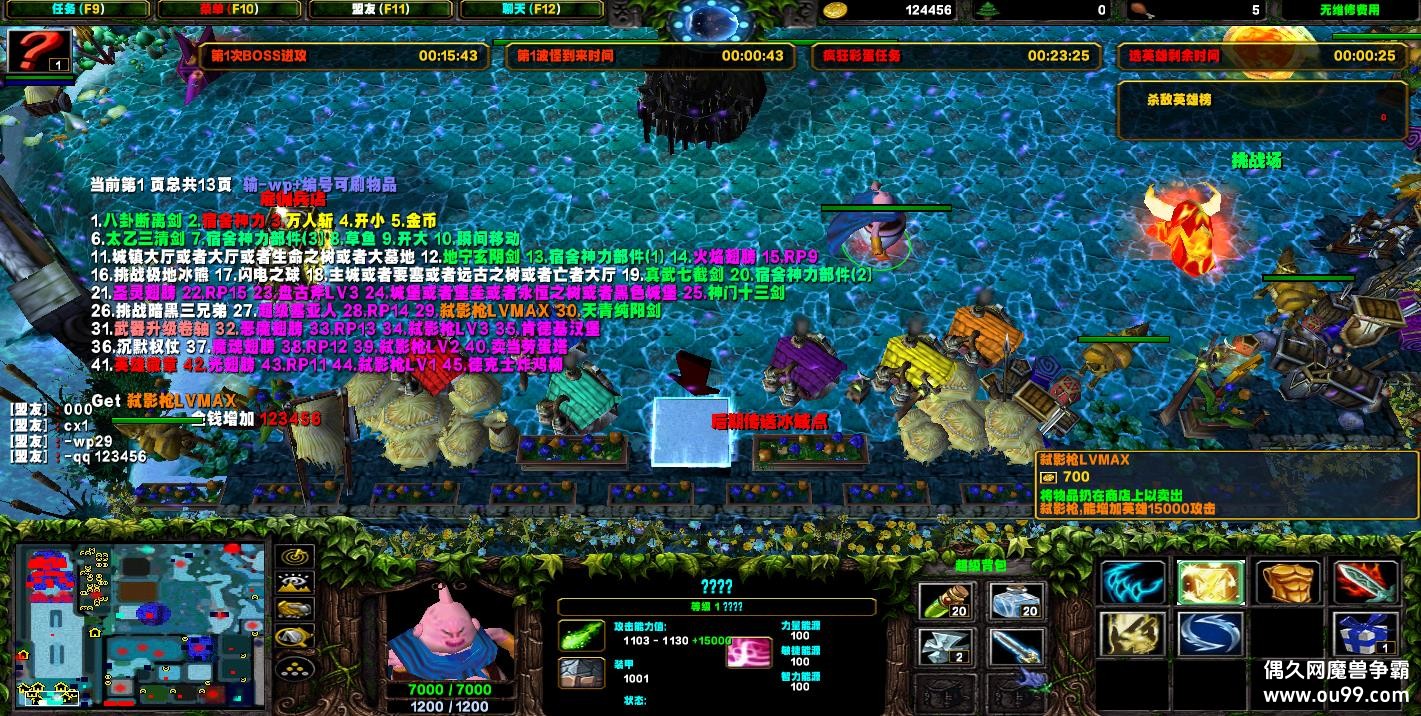Toggle minimap terrain display button

(294, 583)
